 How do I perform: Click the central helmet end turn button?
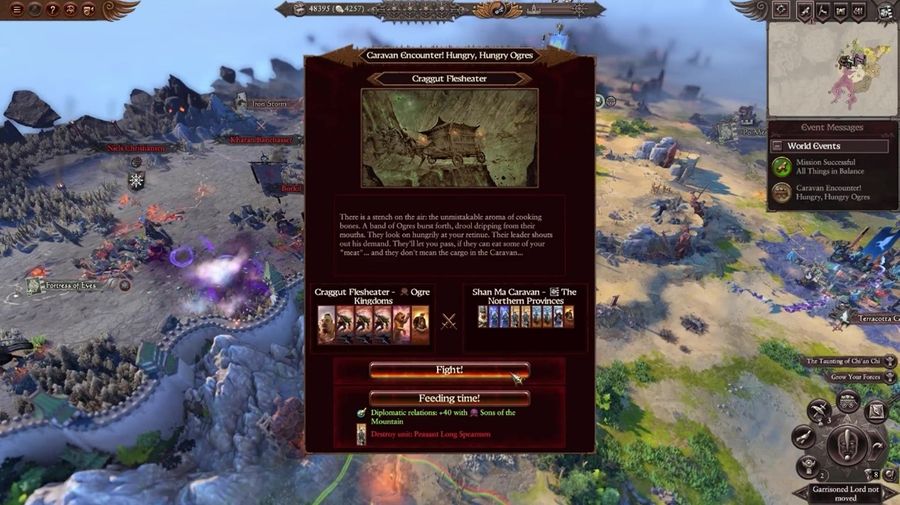click(x=848, y=441)
